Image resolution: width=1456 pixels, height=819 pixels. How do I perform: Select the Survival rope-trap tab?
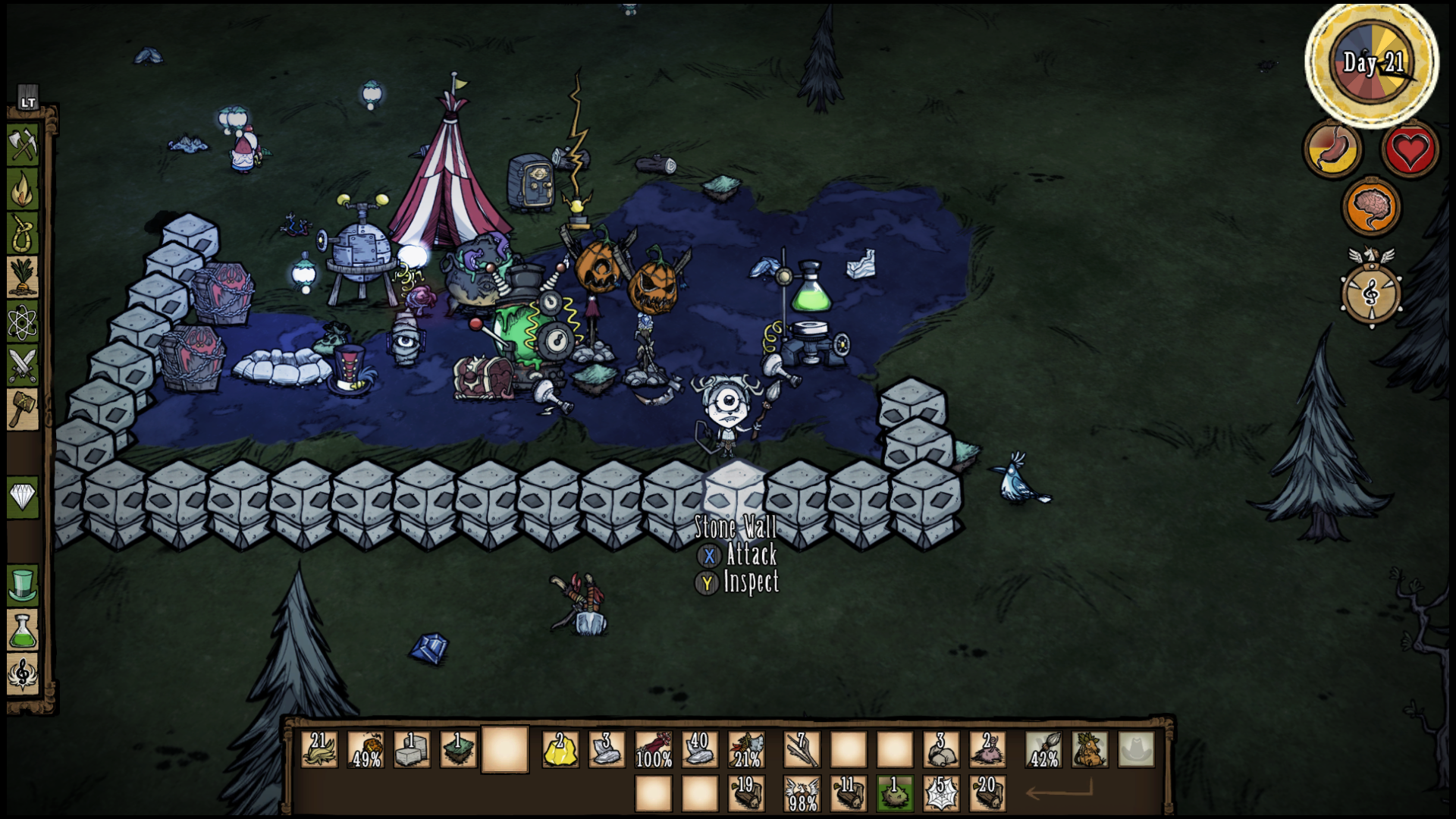23,232
